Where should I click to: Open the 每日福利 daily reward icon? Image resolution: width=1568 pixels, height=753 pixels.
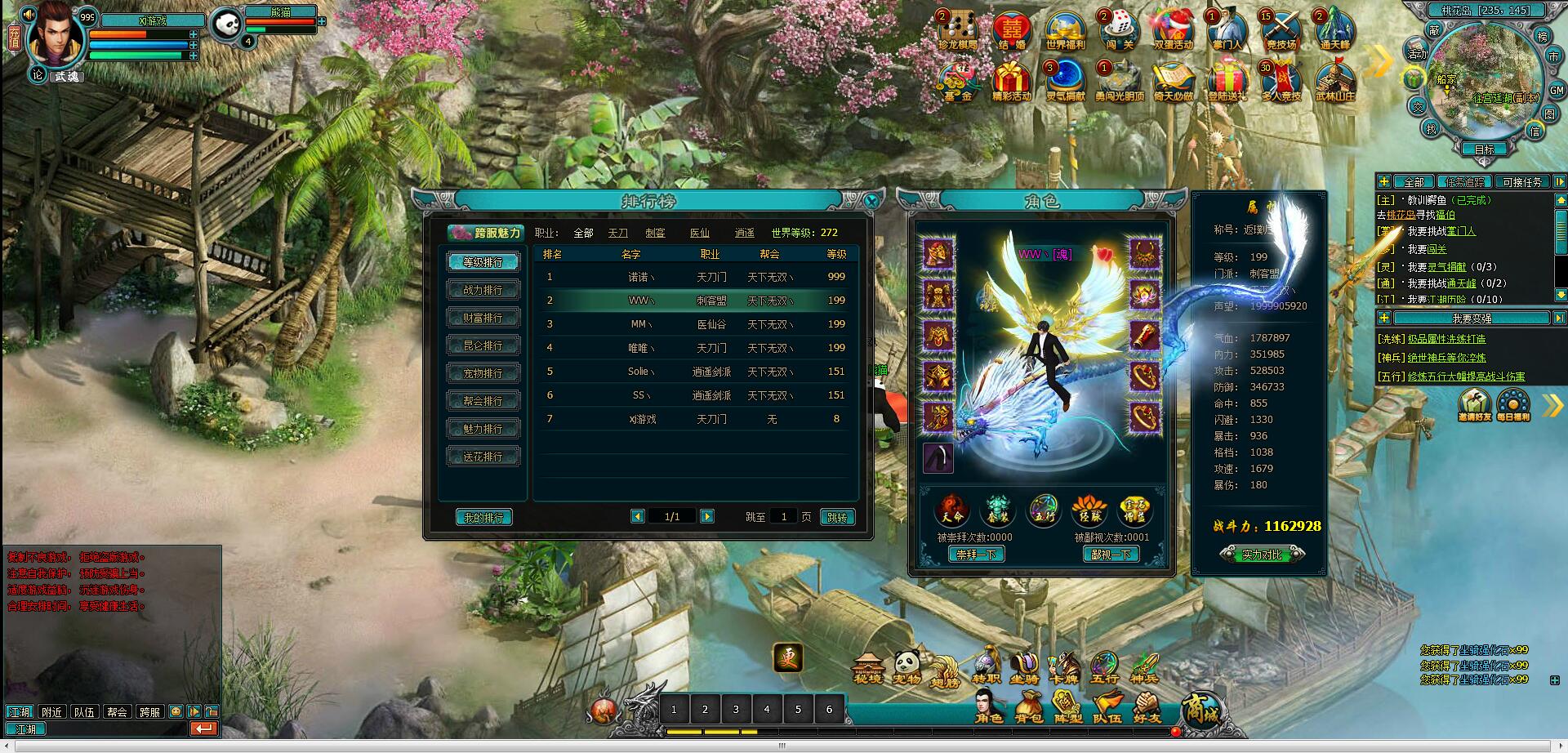coord(1513,405)
